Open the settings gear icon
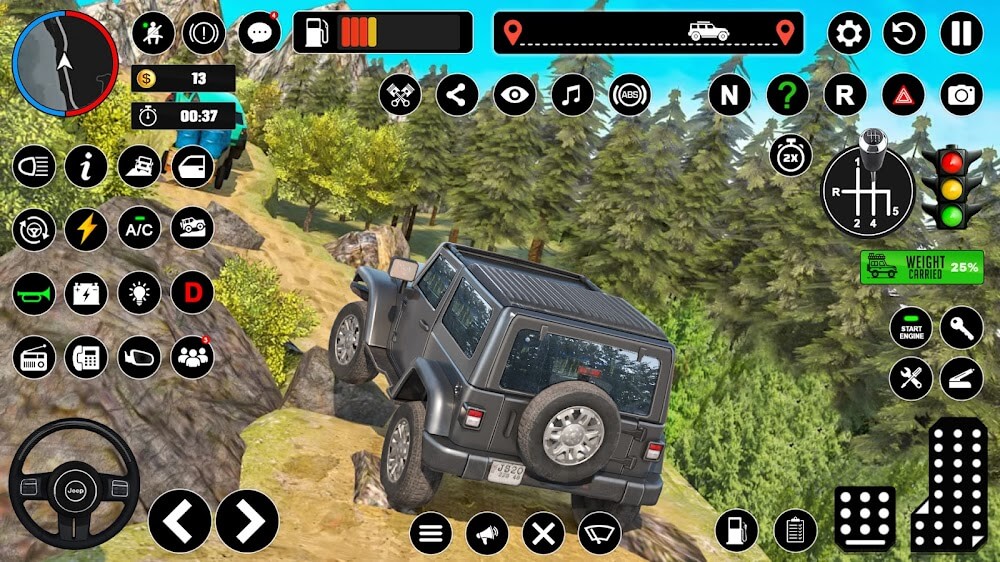The height and width of the screenshot is (562, 1000). [x=848, y=33]
